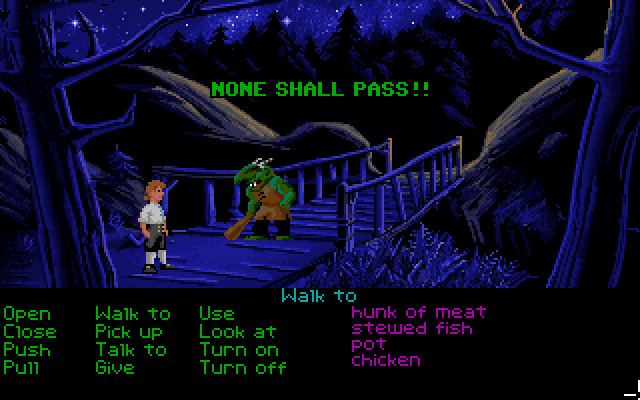This screenshot has width=640, height=400.
Task: Choose the Turn on verb
Action: pyautogui.click(x=239, y=349)
